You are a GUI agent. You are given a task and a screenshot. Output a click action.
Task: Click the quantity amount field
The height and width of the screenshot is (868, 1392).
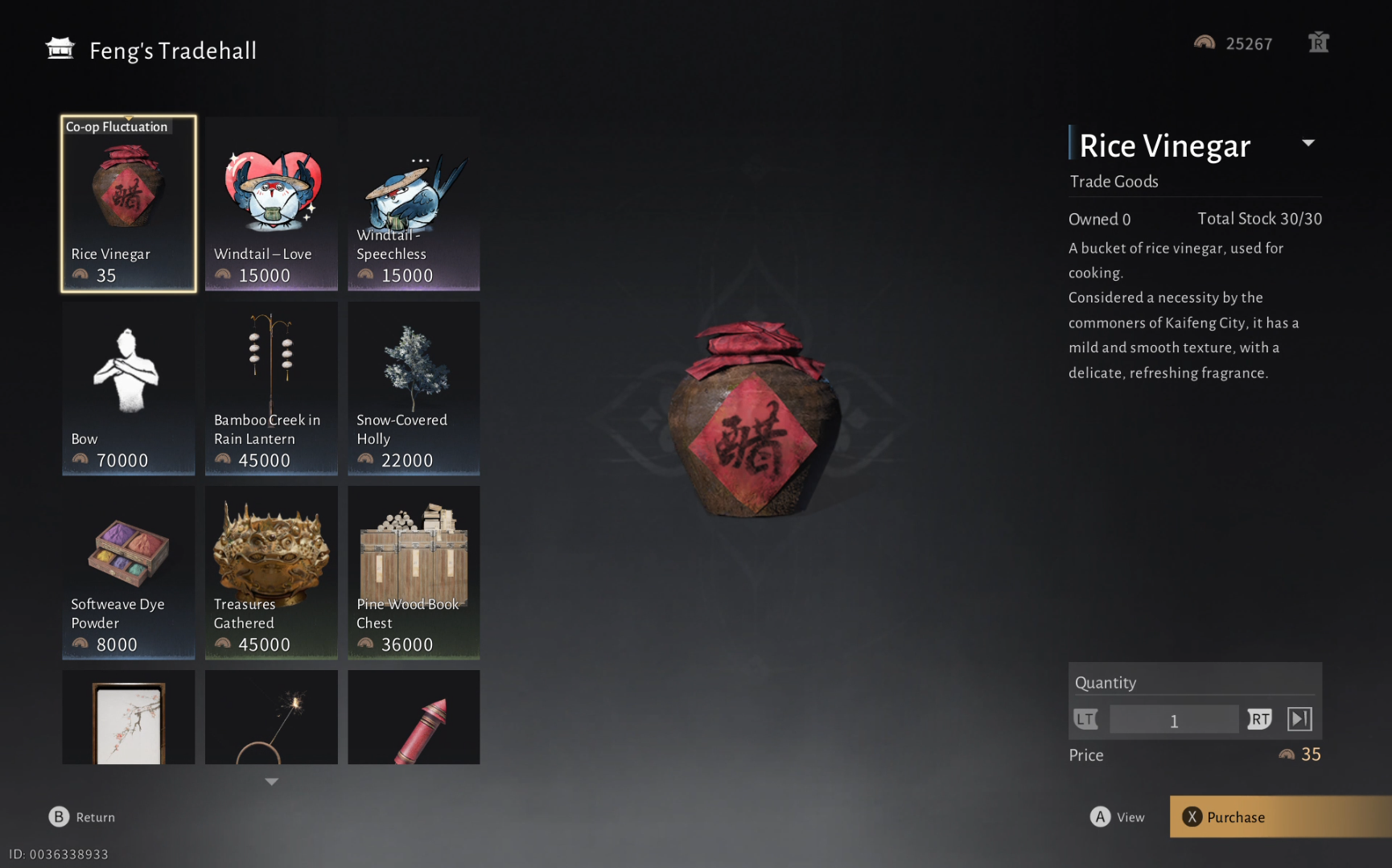pyautogui.click(x=1173, y=720)
